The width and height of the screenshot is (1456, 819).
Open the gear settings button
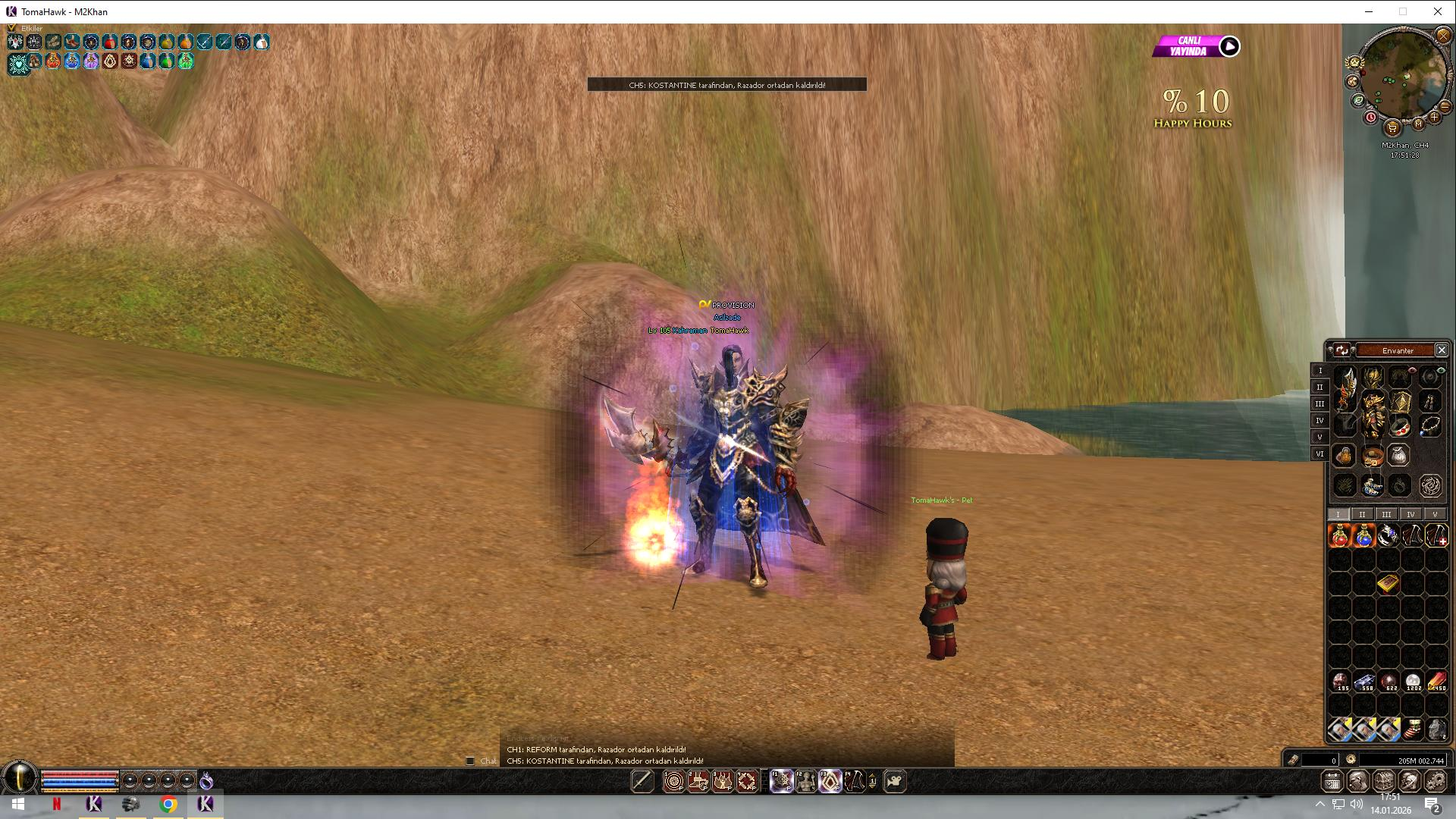coord(1435,781)
